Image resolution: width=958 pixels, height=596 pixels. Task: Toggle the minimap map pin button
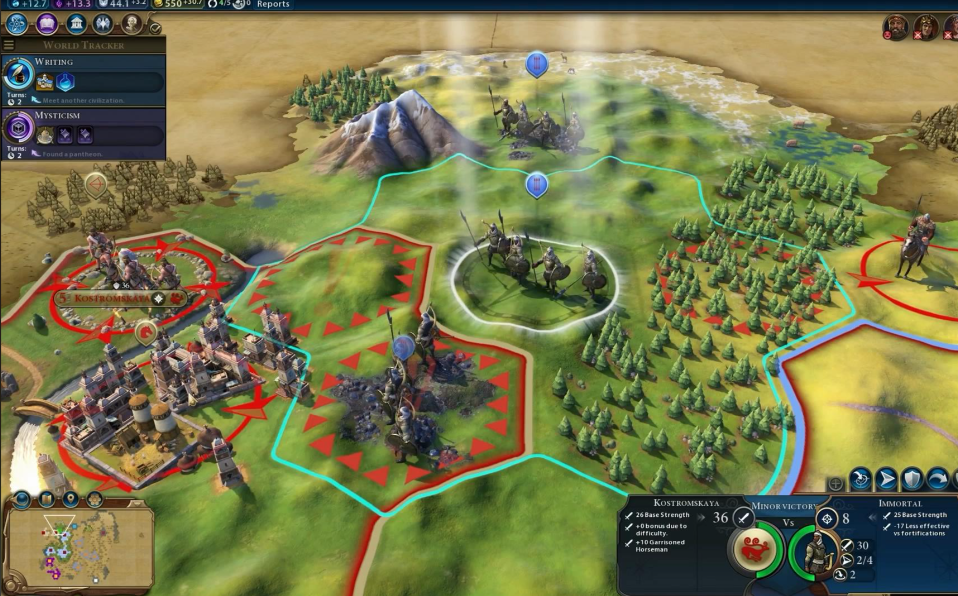[x=70, y=498]
